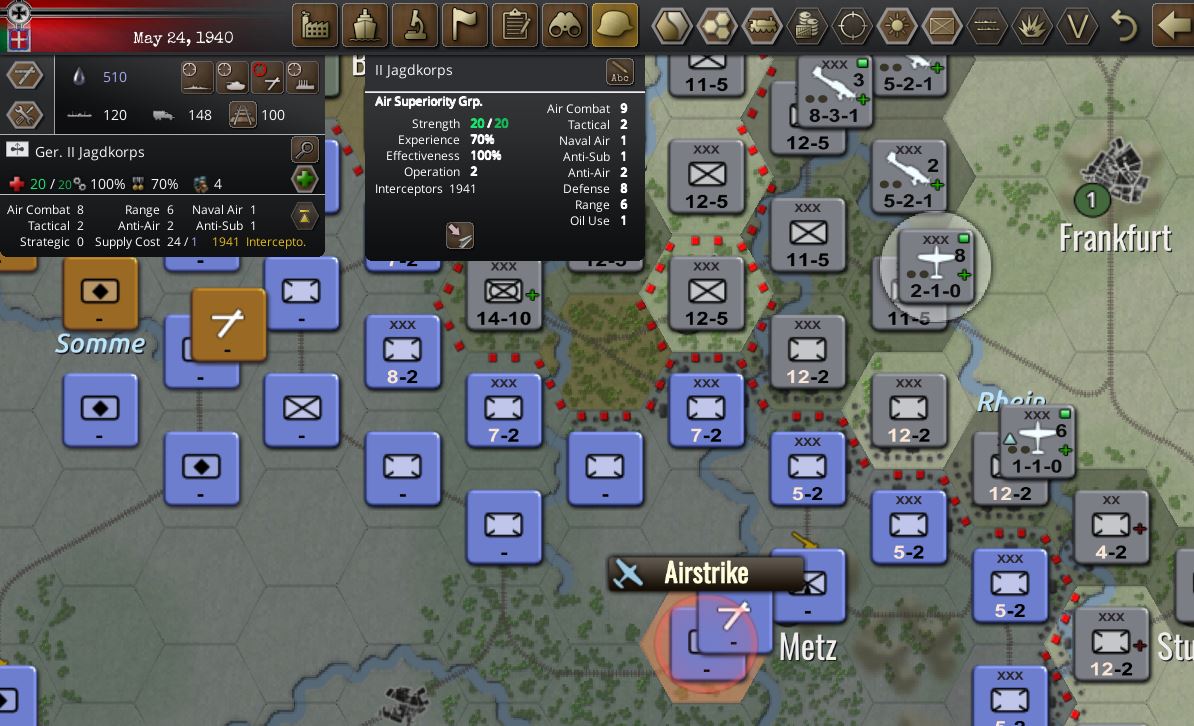Click the large left arrow button
The width and height of the screenshot is (1194, 726).
[x=1171, y=26]
